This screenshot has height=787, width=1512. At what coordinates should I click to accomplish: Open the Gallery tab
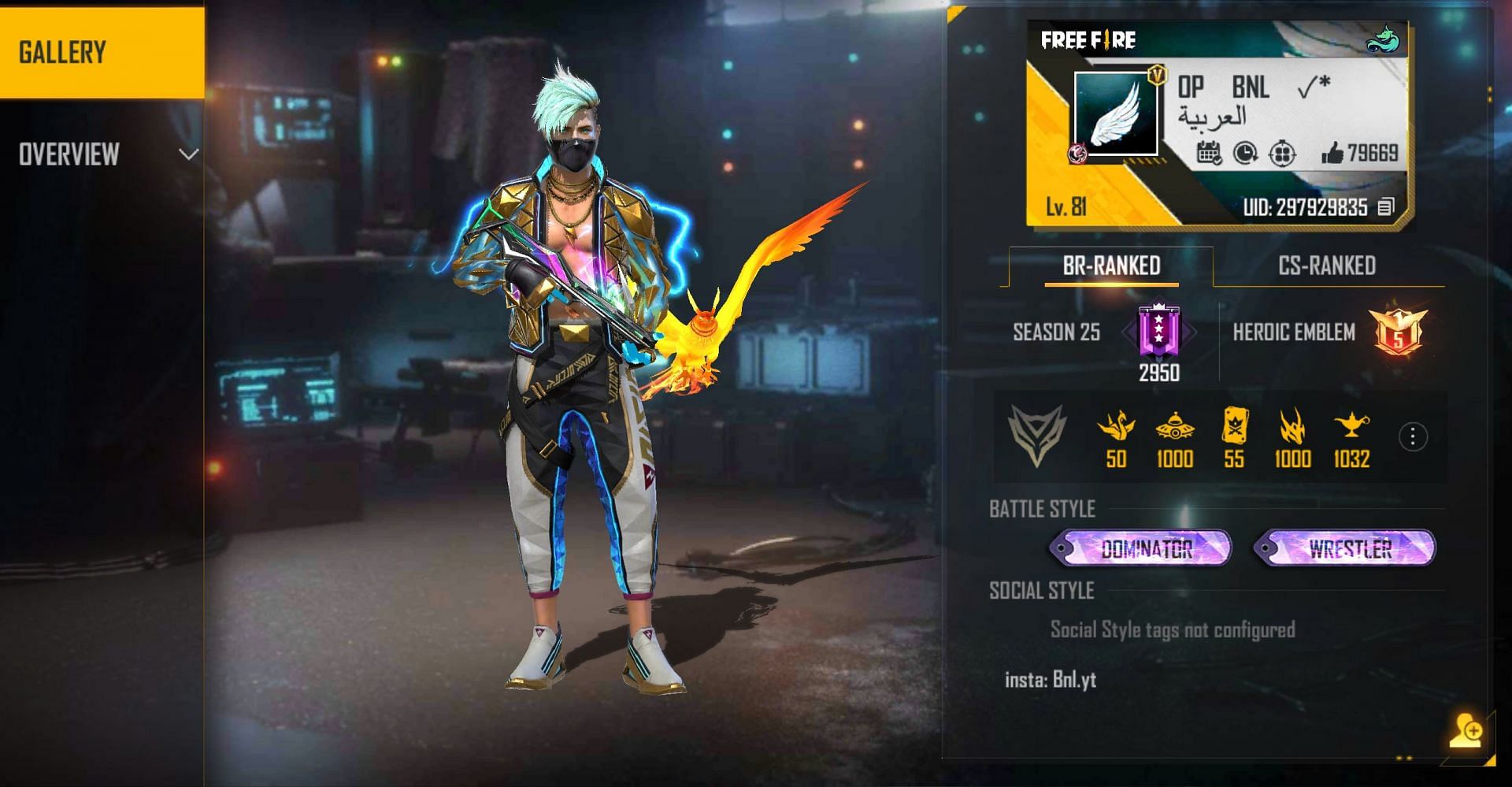pos(101,52)
